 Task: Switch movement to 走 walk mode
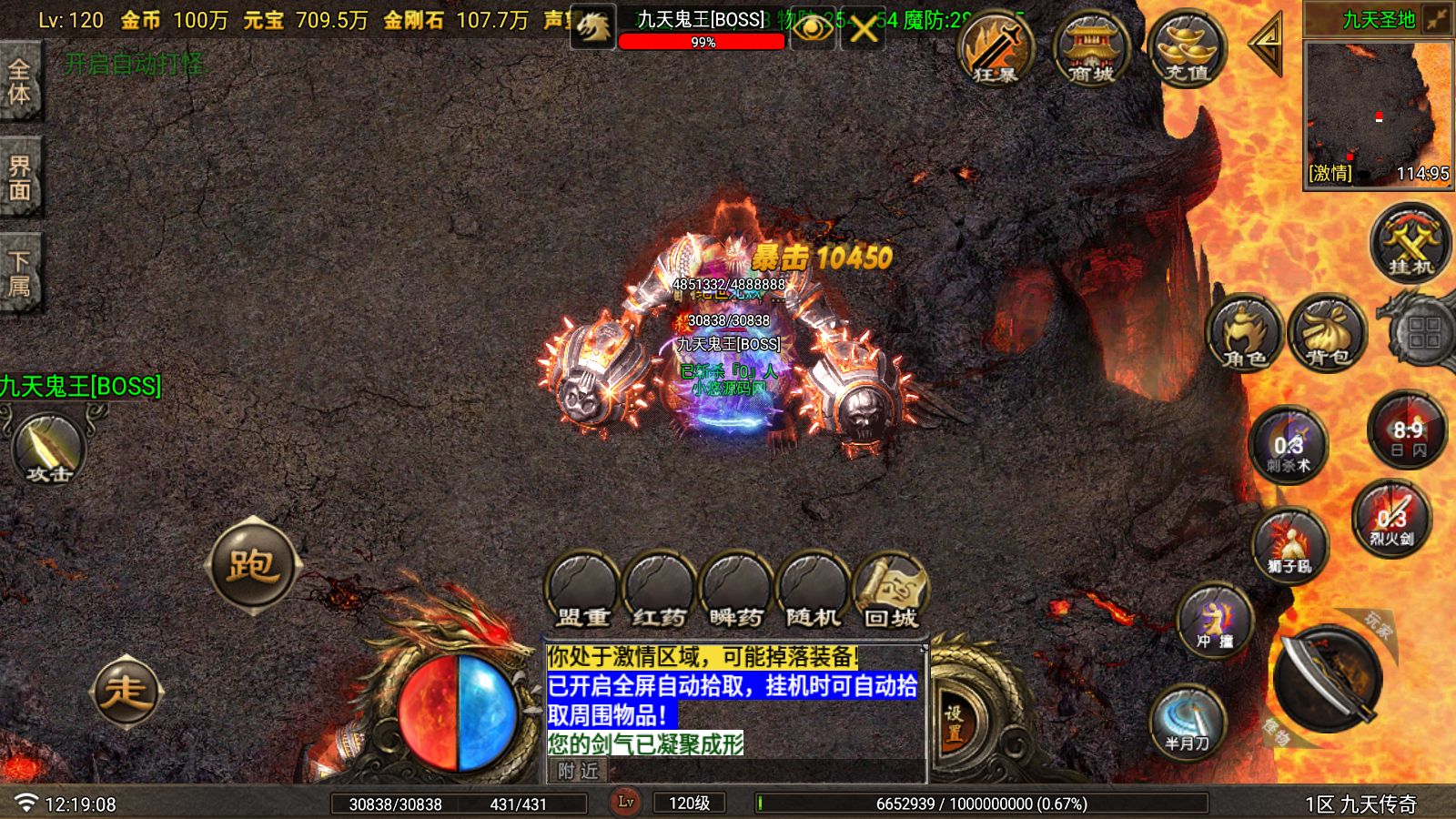click(126, 693)
